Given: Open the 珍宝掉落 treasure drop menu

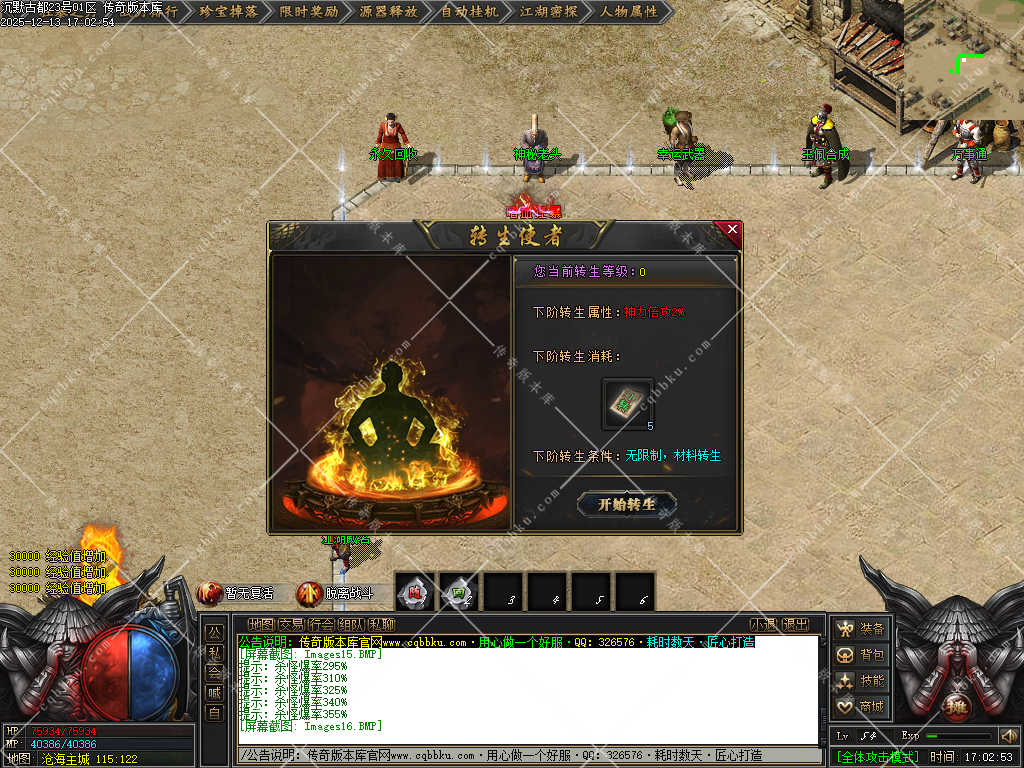Looking at the screenshot, I should click(229, 12).
